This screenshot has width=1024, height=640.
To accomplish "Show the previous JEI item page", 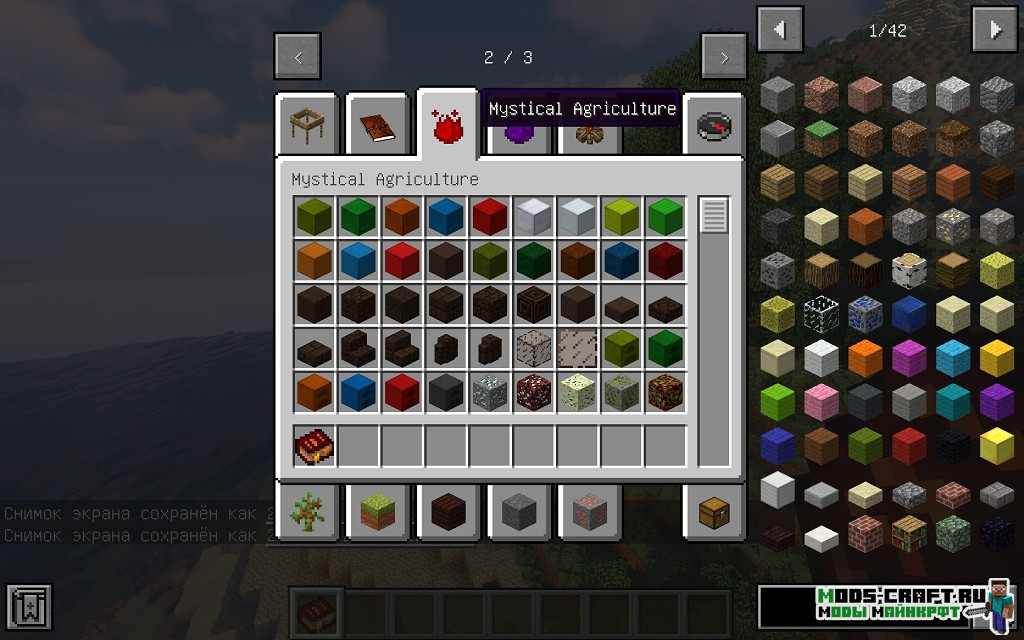I will tap(779, 30).
